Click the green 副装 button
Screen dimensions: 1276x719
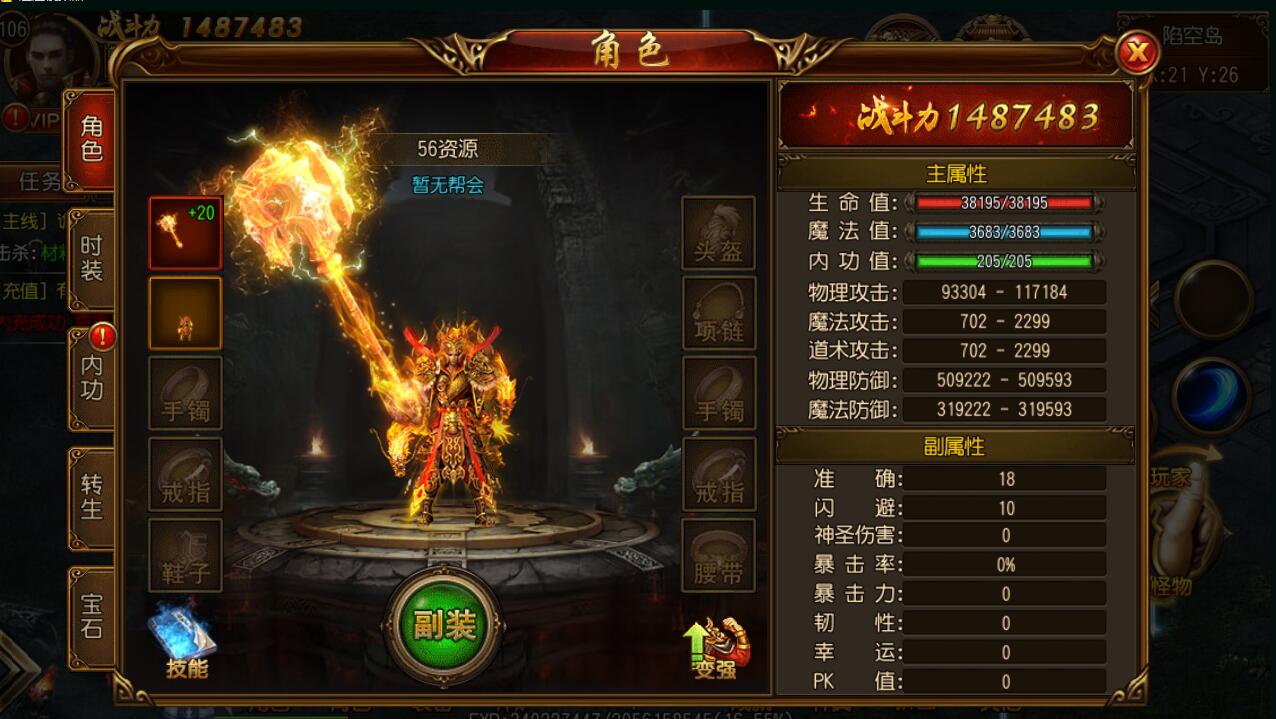click(444, 626)
